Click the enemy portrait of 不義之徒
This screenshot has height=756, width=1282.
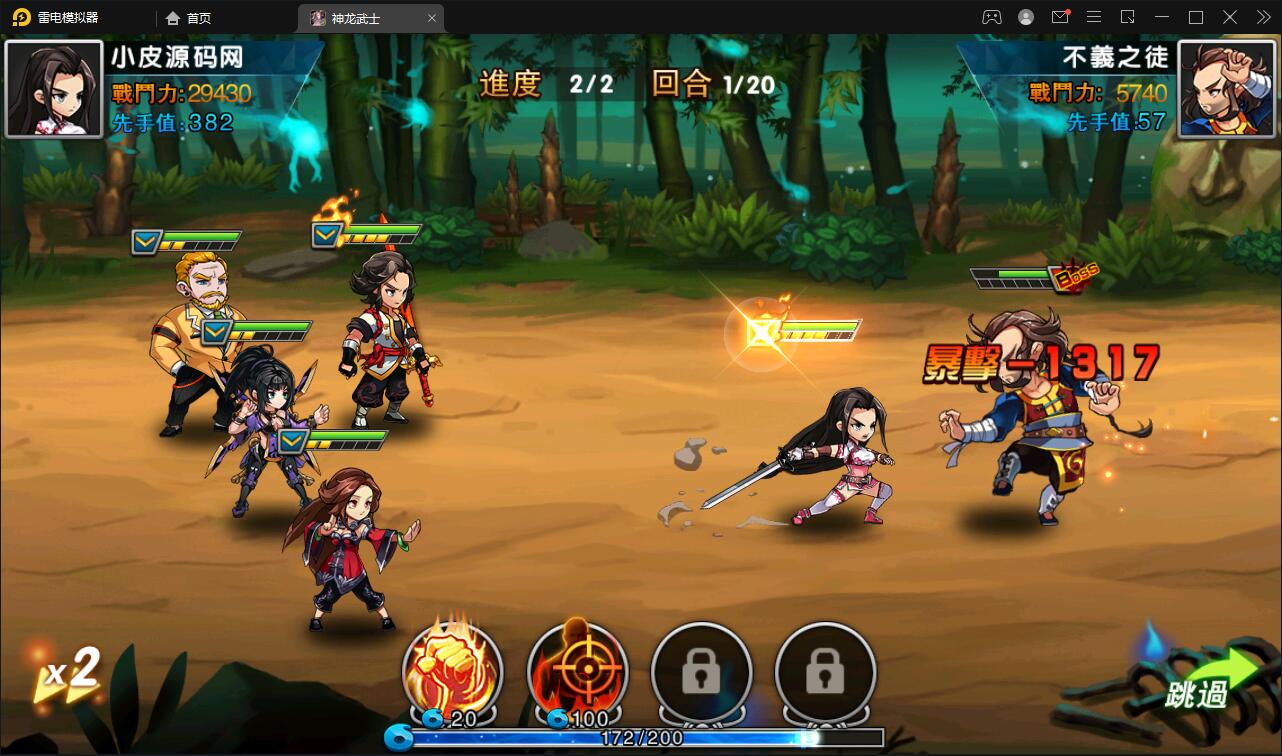1227,89
